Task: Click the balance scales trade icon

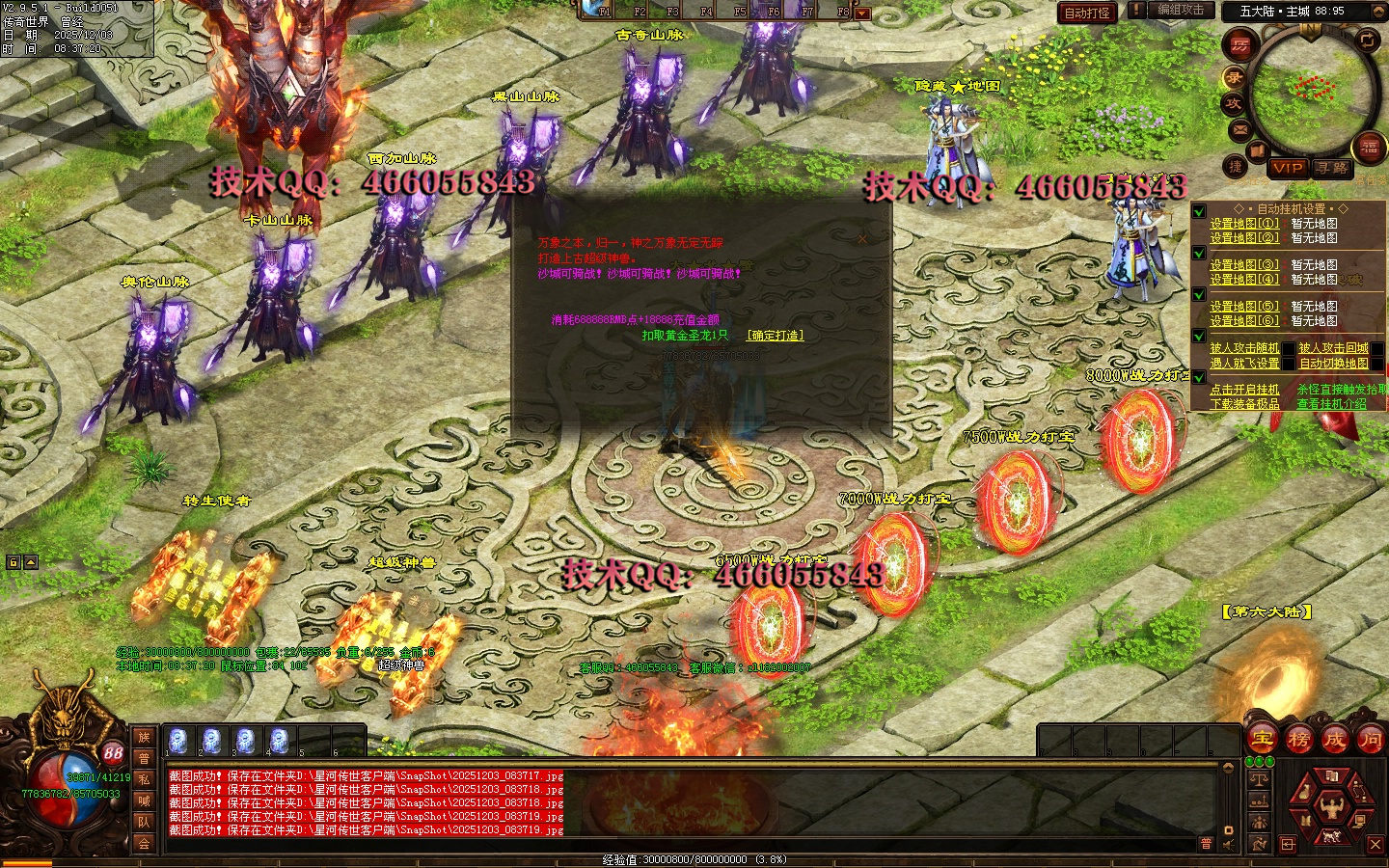Action: 1259,779
